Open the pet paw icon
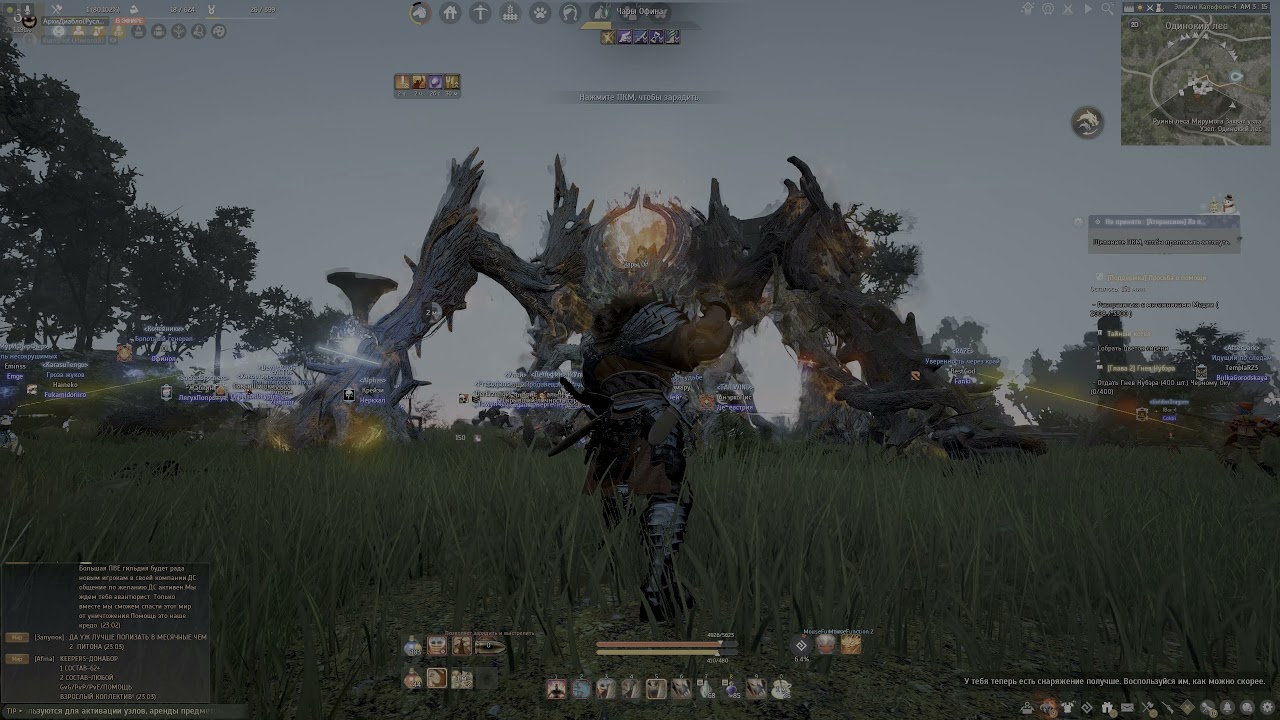 point(540,13)
